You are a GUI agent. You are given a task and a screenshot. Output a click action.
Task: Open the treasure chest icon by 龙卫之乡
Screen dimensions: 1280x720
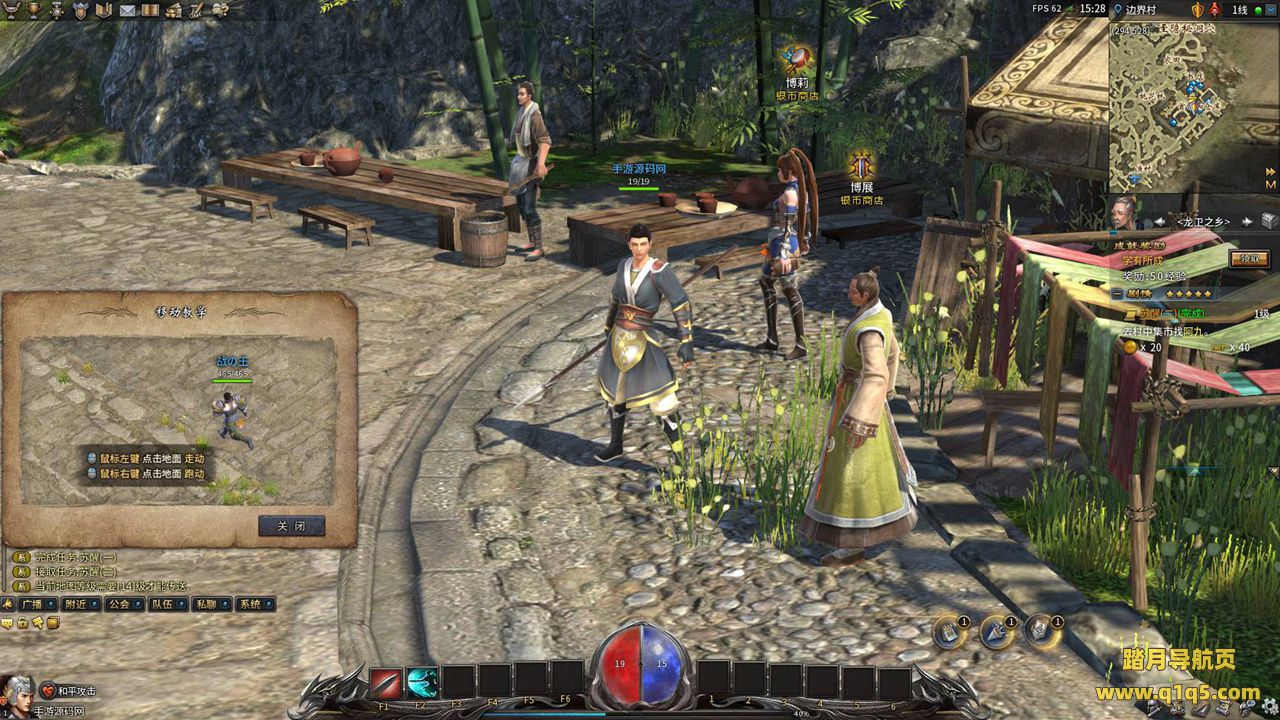click(x=1268, y=221)
